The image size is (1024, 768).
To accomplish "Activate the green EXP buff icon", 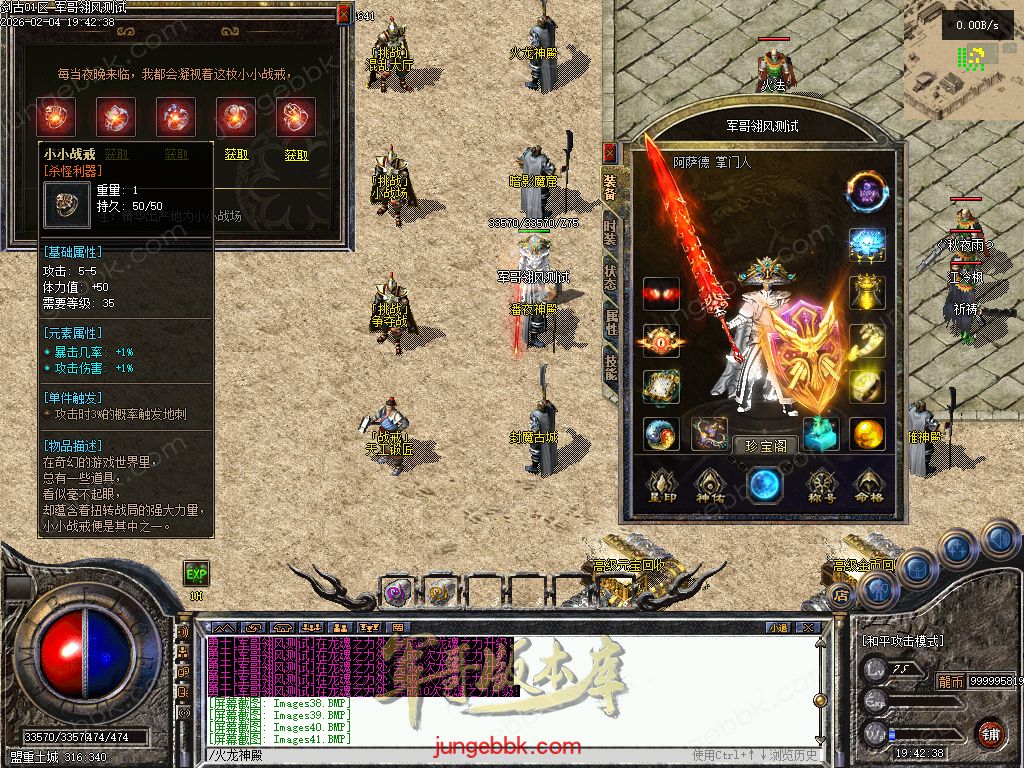I will click(196, 574).
